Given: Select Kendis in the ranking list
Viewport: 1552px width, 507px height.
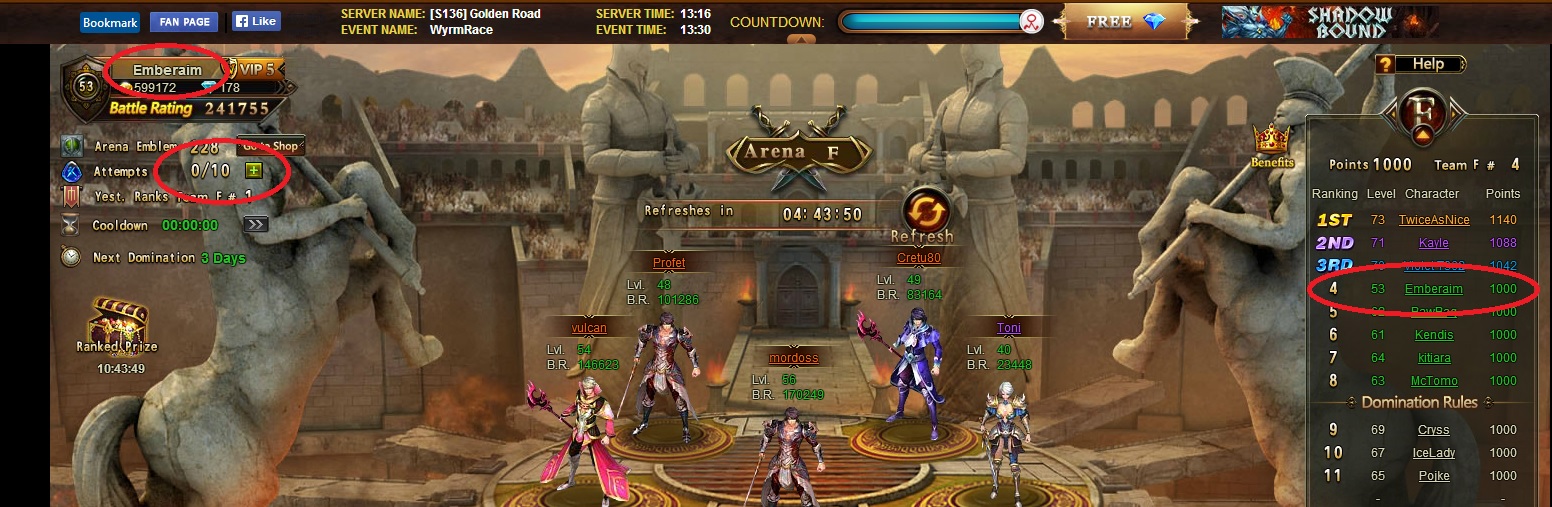Looking at the screenshot, I should (x=1434, y=335).
